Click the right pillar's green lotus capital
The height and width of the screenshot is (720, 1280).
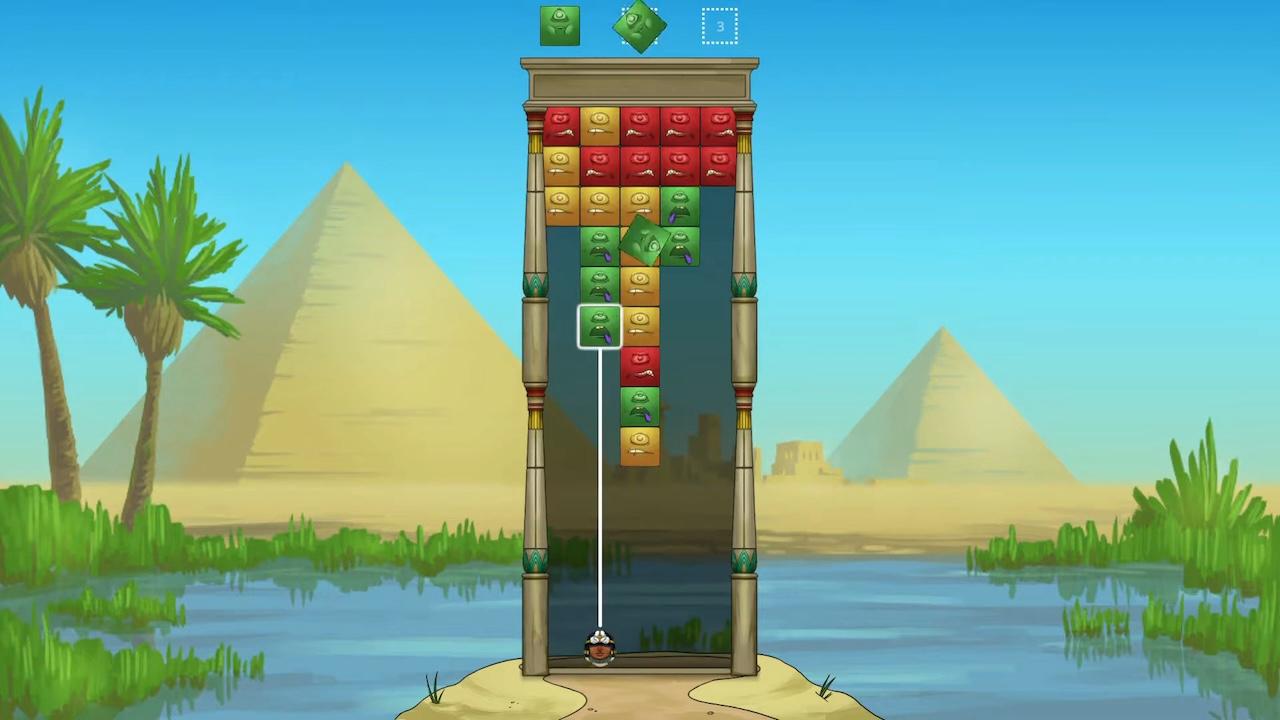click(746, 283)
